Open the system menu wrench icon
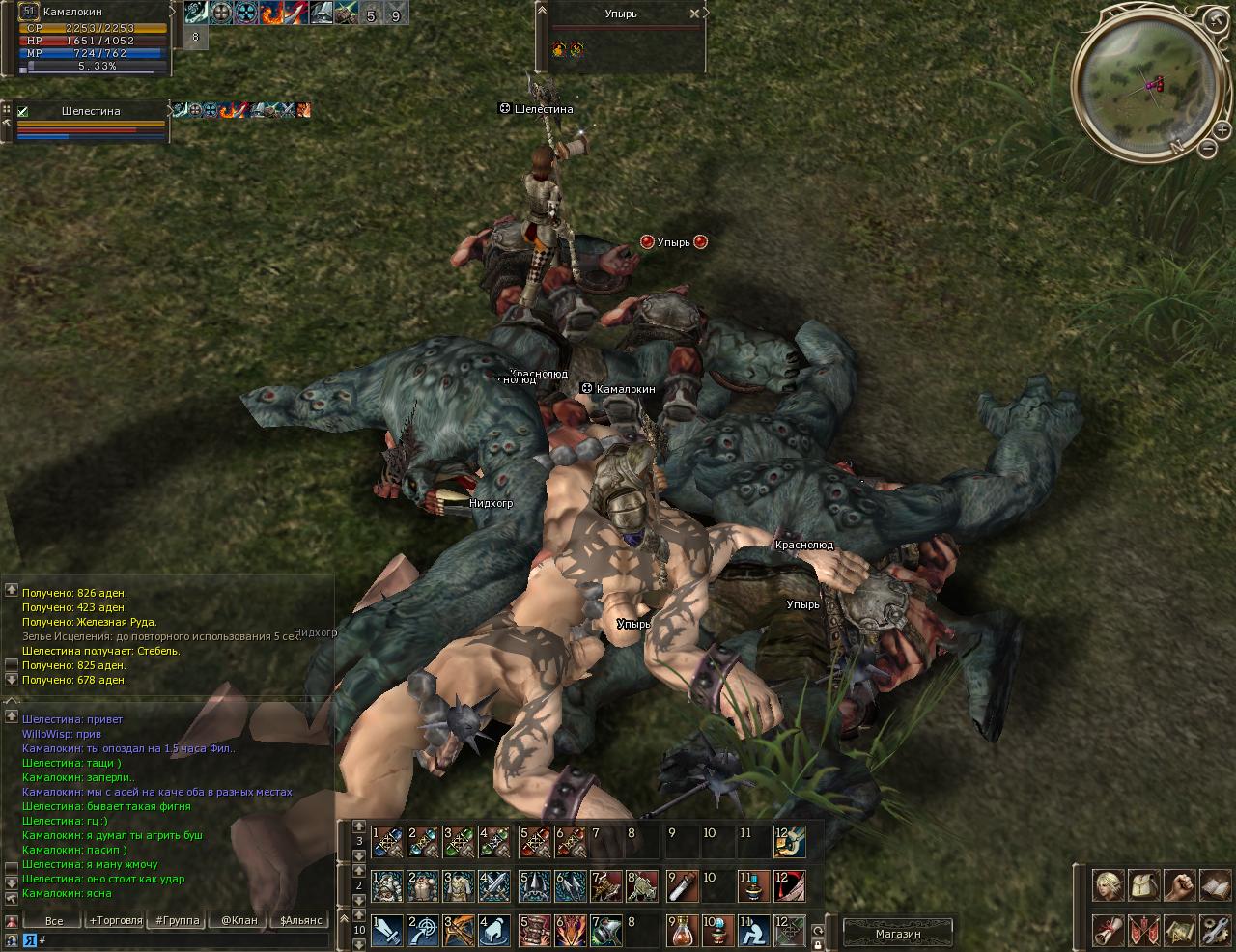This screenshot has height=952, width=1236. point(1216,931)
